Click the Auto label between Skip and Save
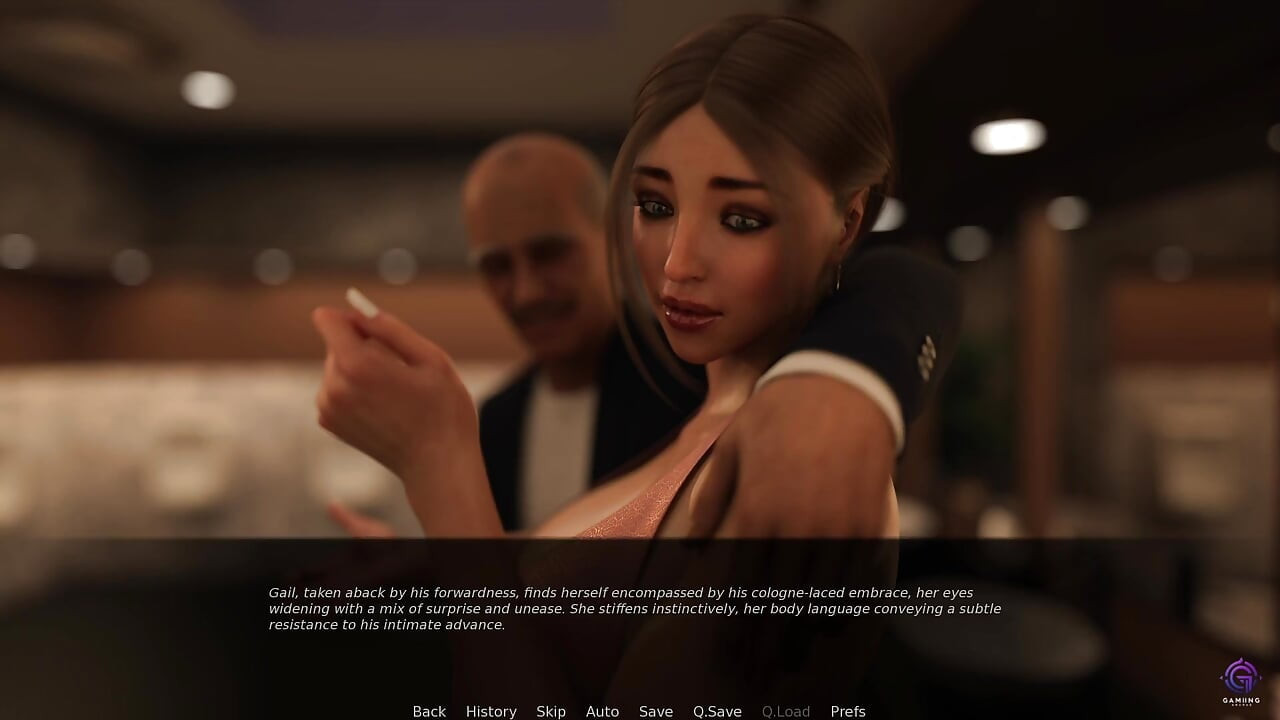 (602, 711)
